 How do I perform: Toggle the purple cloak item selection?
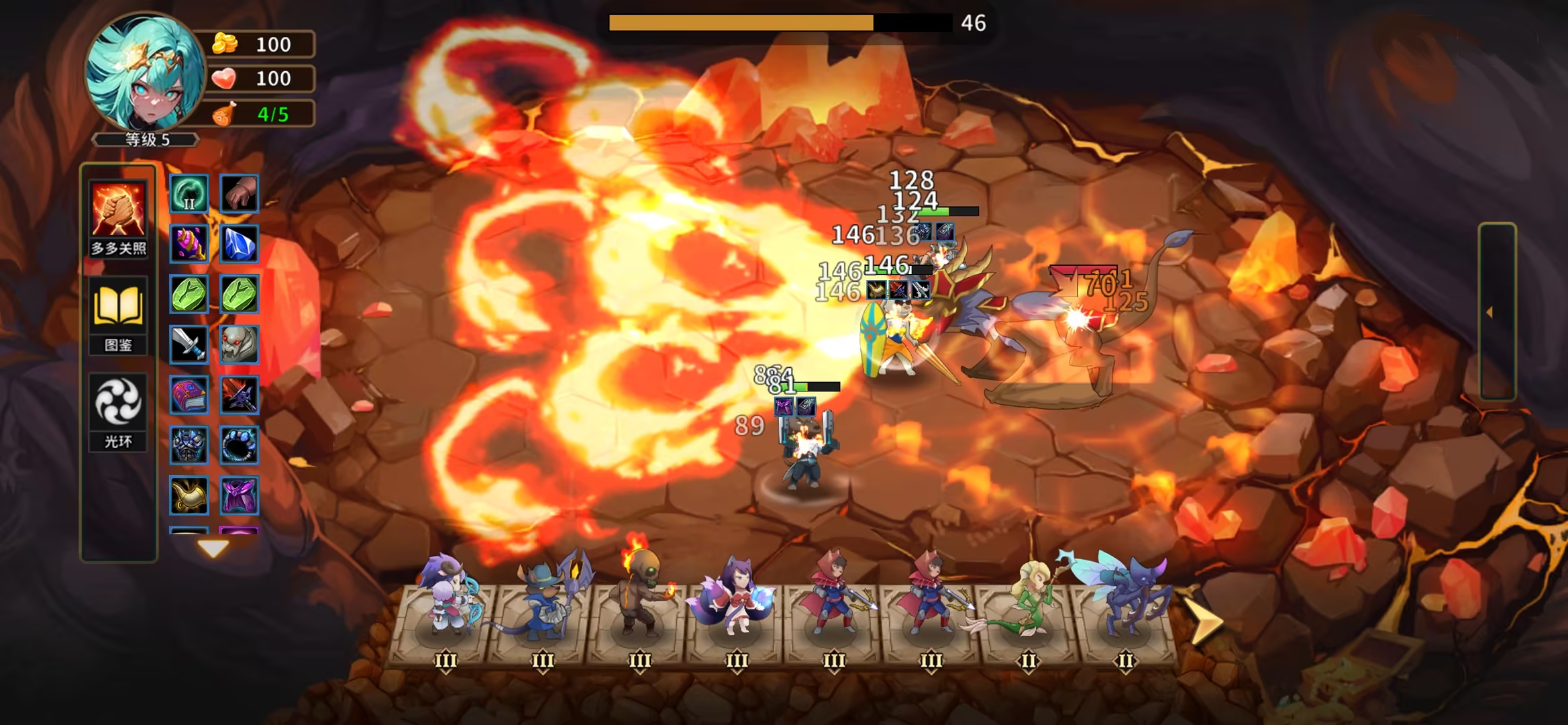(240, 495)
